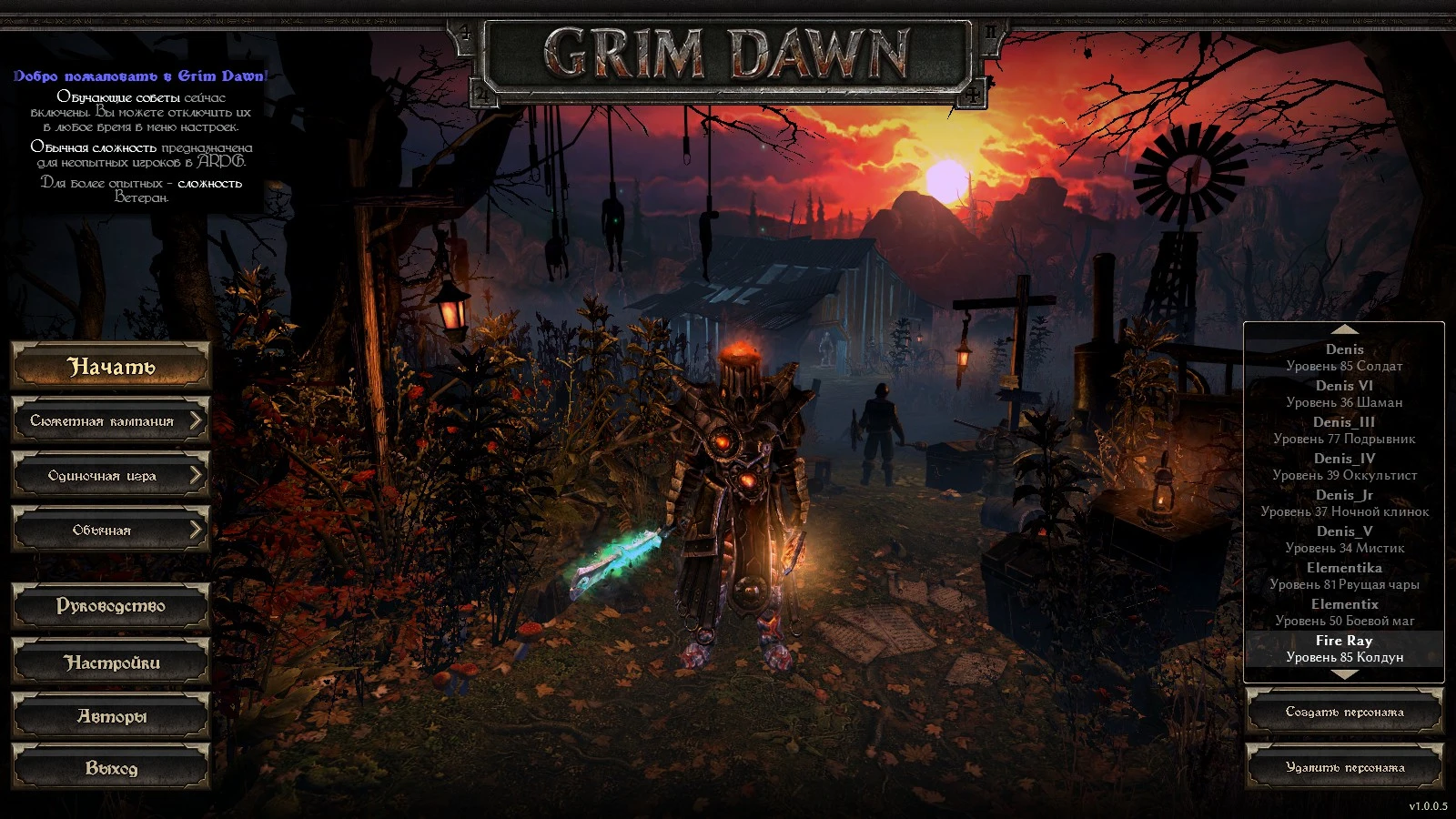Viewport: 1456px width, 819px height.
Task: Click "Создать персонажа" to create a character
Action: (x=1345, y=711)
